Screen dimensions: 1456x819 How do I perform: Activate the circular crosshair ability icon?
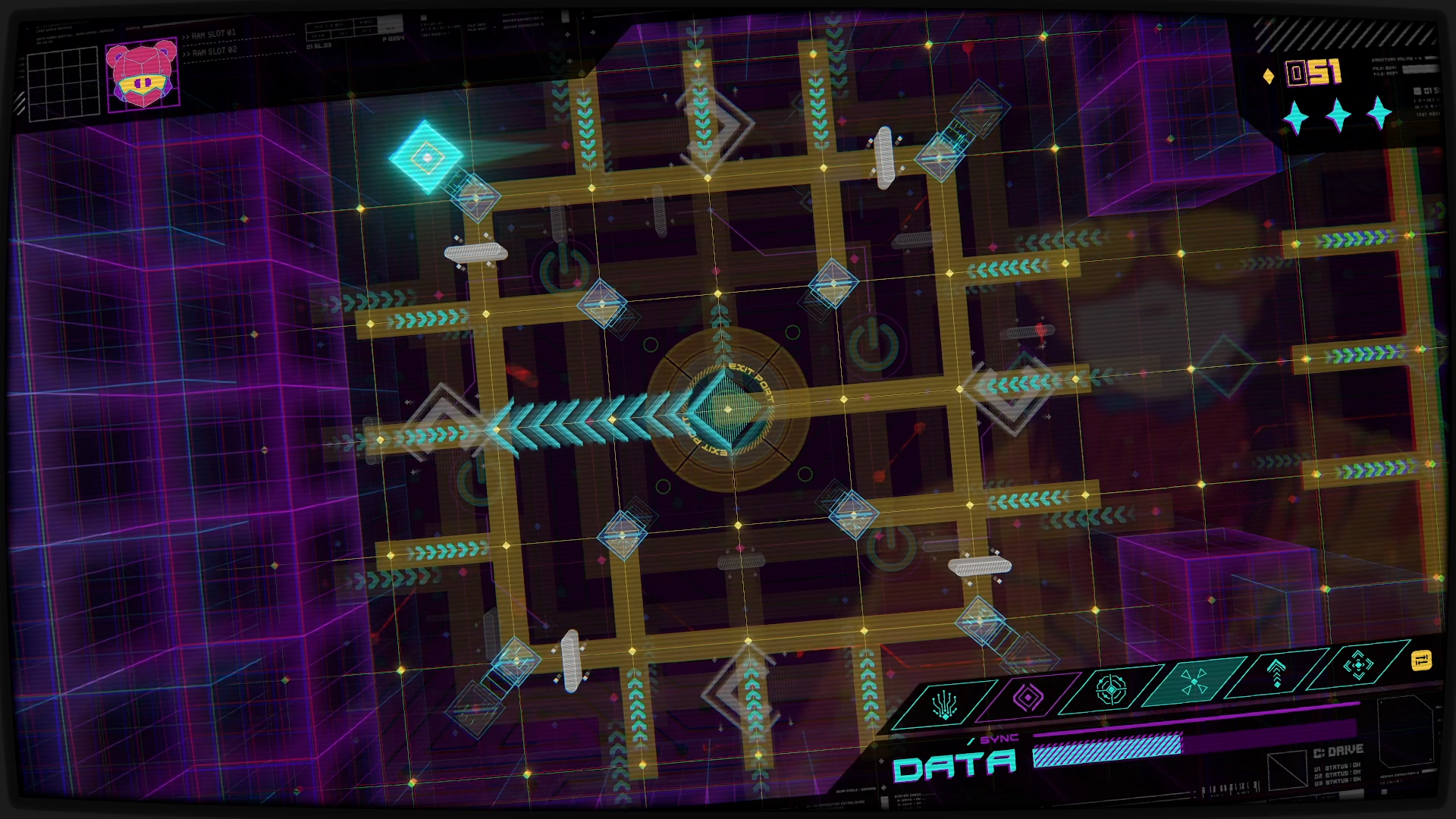1111,689
